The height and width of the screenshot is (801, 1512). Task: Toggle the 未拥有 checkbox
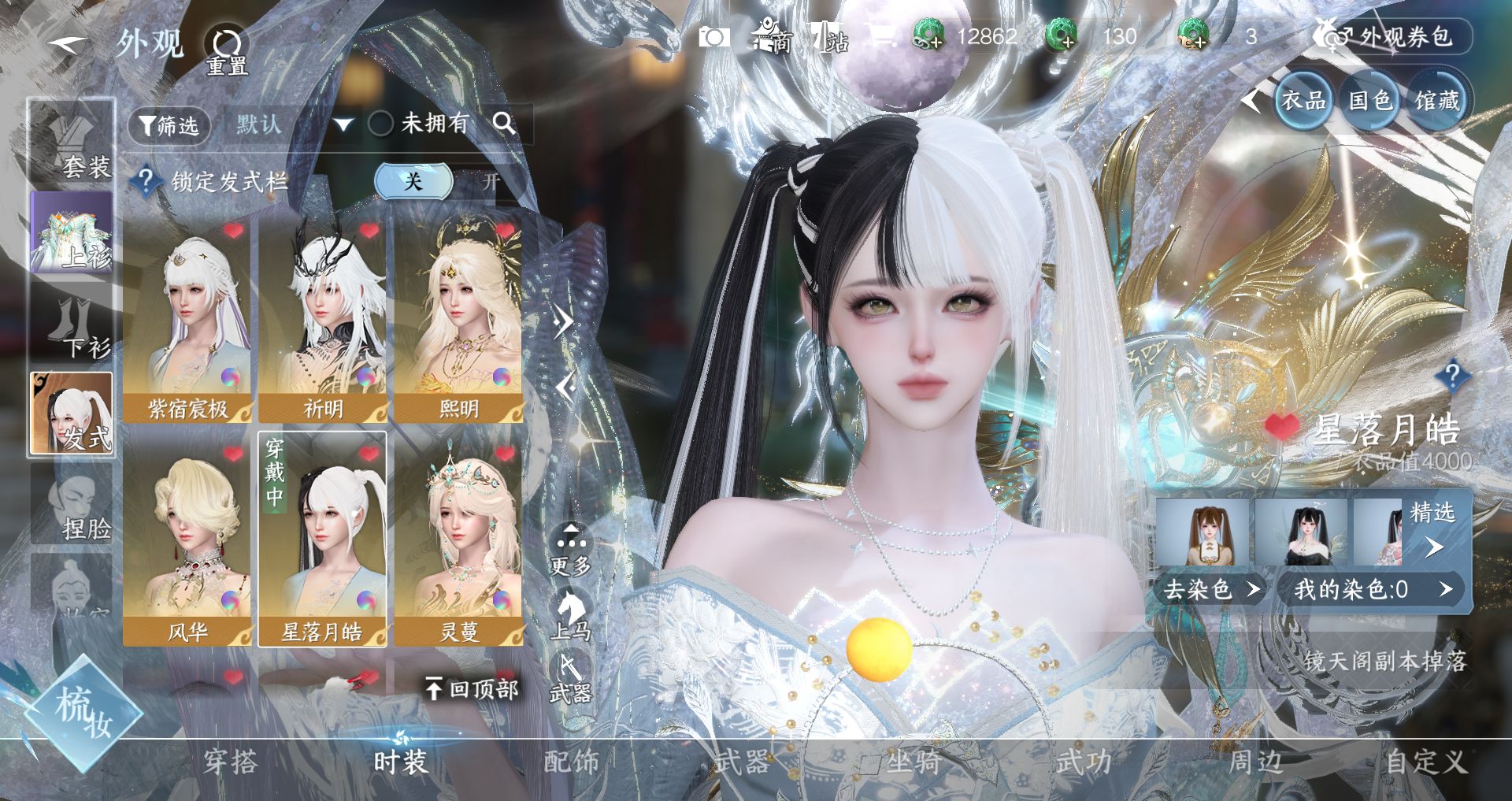tap(381, 124)
